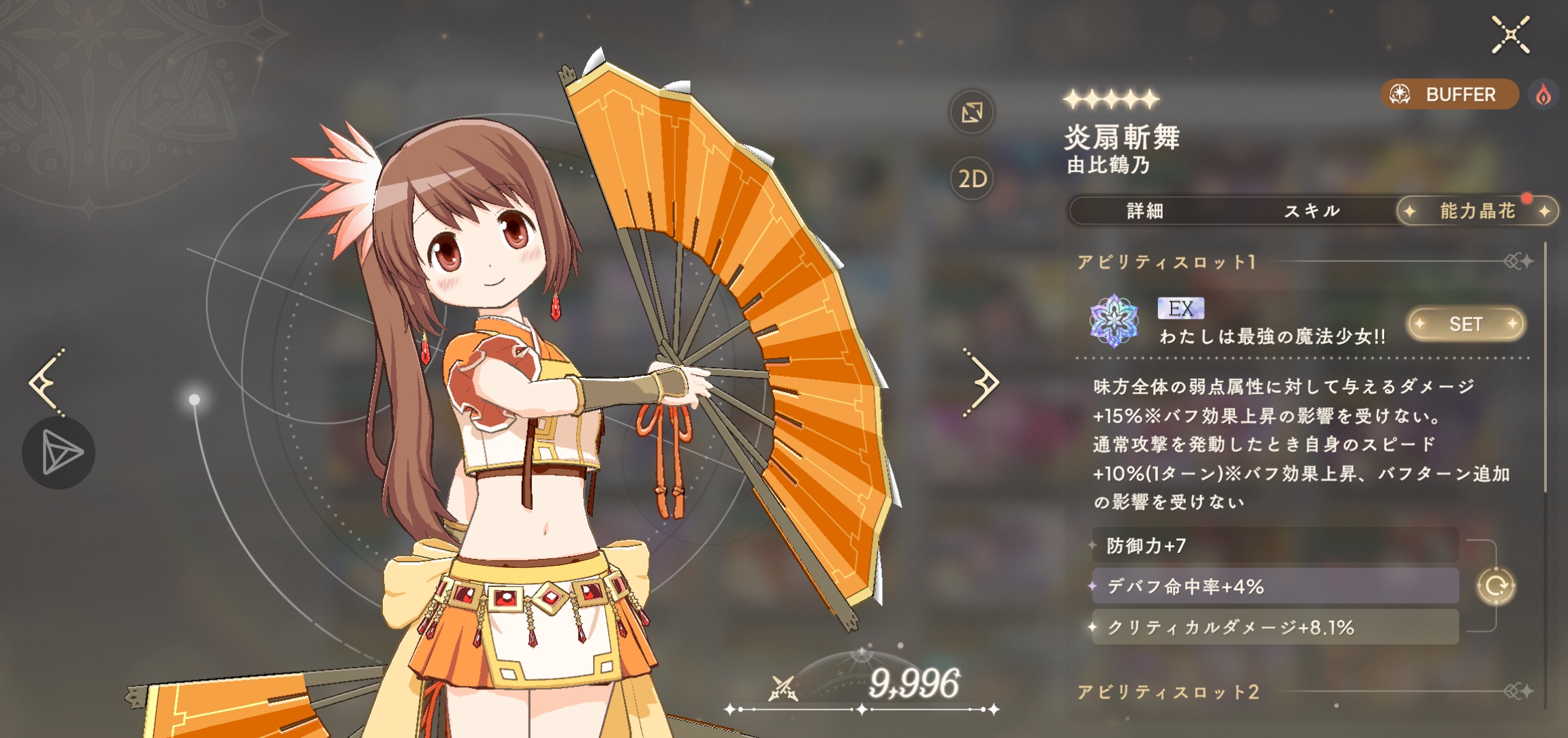The width and height of the screenshot is (1568, 738).
Task: Select the デバフ命中率+4% stat row
Action: (x=1274, y=586)
